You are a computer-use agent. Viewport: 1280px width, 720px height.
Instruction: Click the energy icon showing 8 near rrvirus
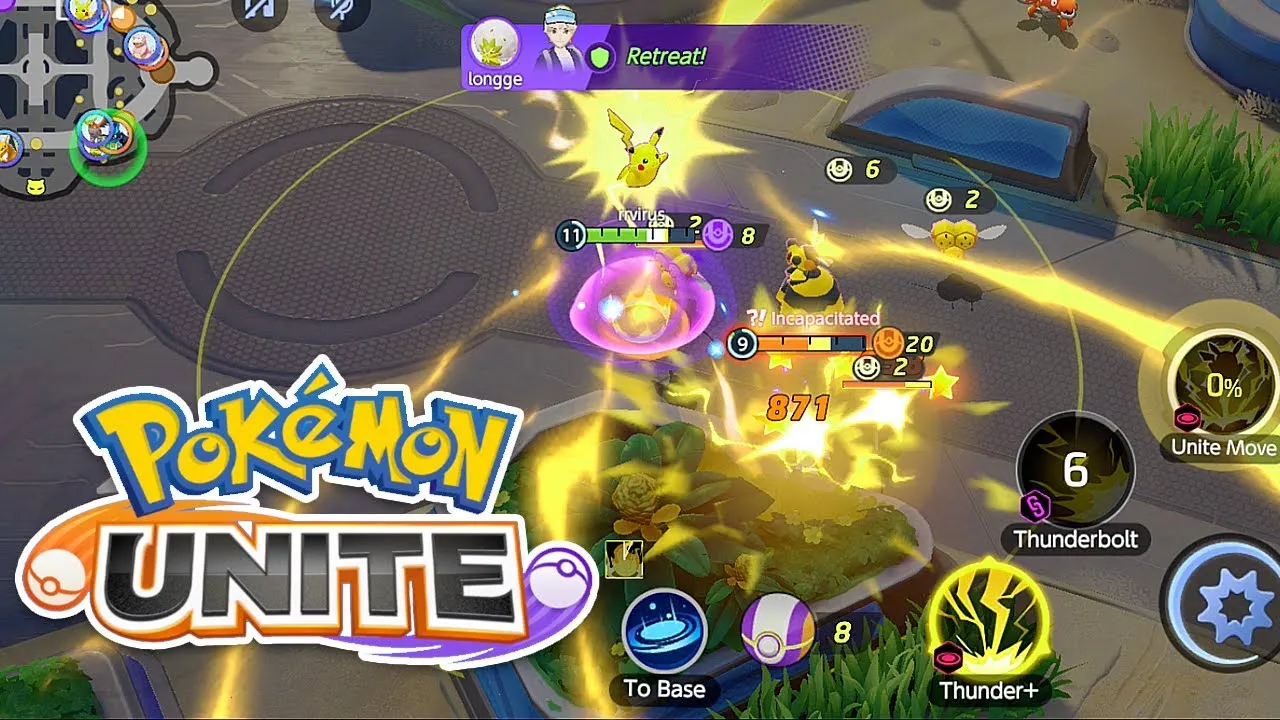pyautogui.click(x=716, y=232)
